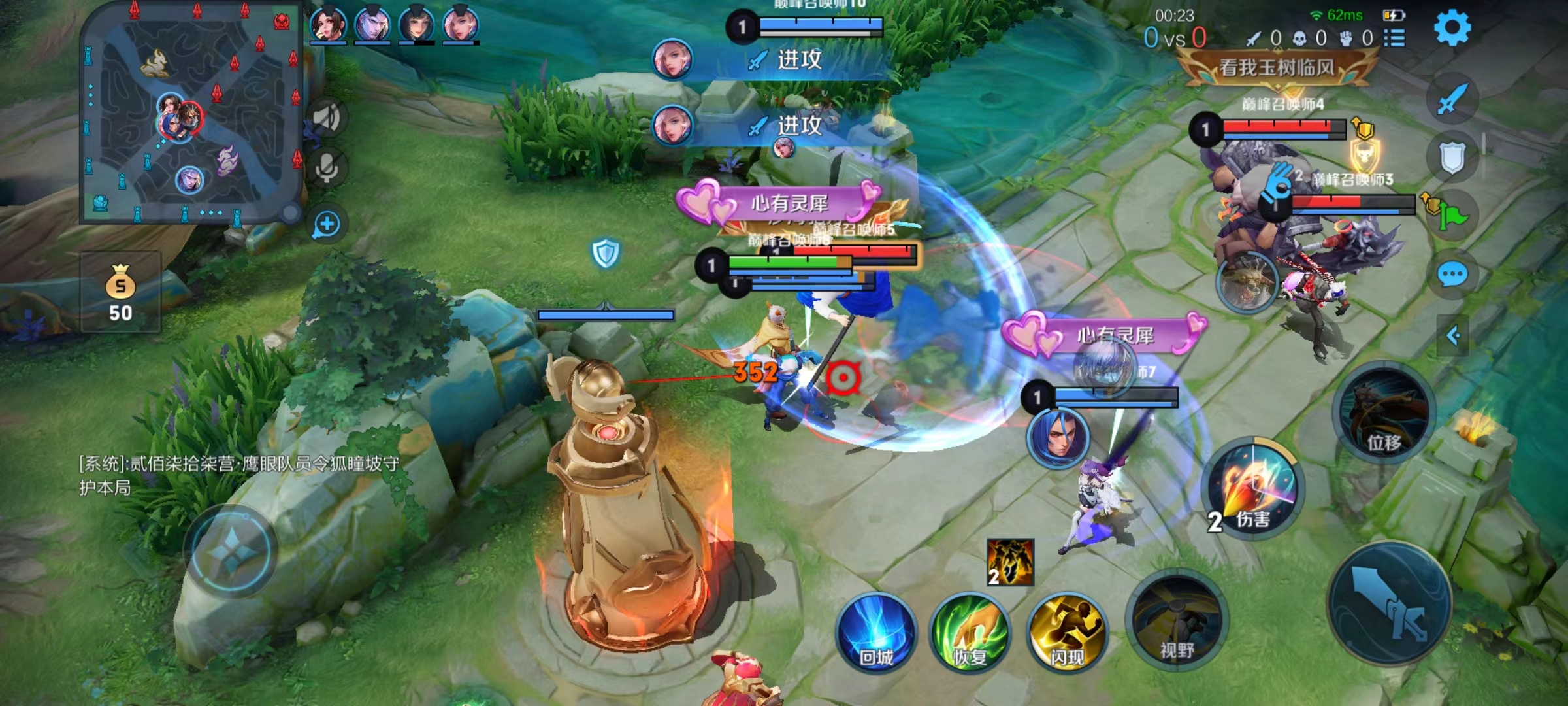Send the defend shield signal
This screenshot has width=1568, height=706.
click(1452, 157)
